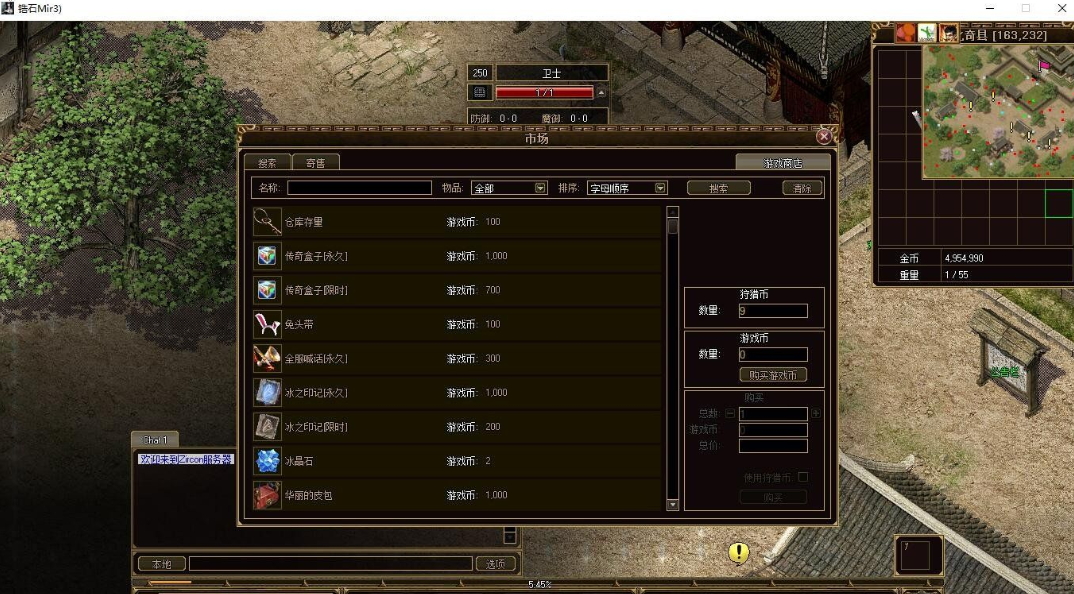Image resolution: width=1074 pixels, height=594 pixels.
Task: Select the 兔头带 headband item
Action: [456, 325]
